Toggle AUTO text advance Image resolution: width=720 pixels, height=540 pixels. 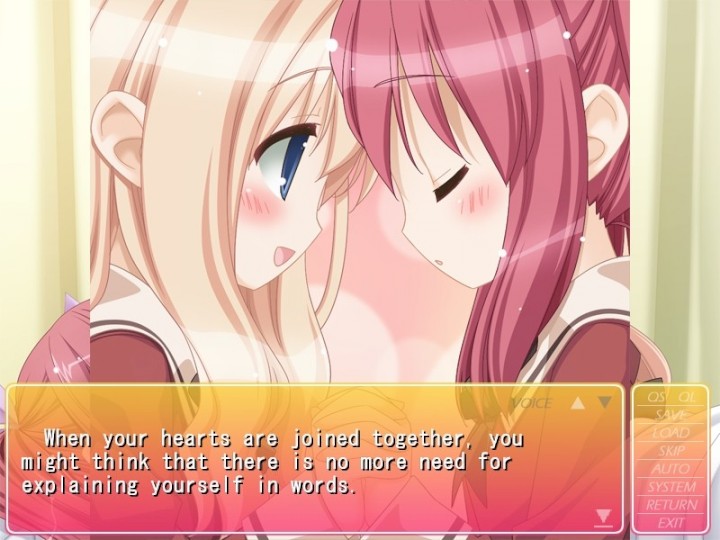(672, 469)
